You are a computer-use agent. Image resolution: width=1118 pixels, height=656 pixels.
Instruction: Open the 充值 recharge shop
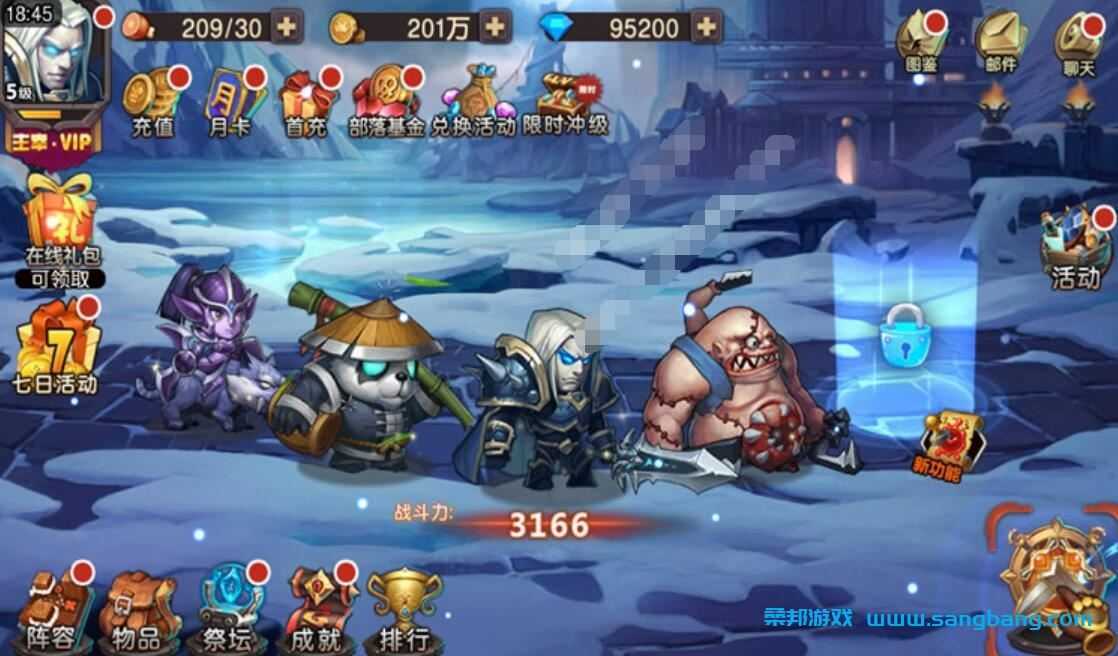[153, 102]
